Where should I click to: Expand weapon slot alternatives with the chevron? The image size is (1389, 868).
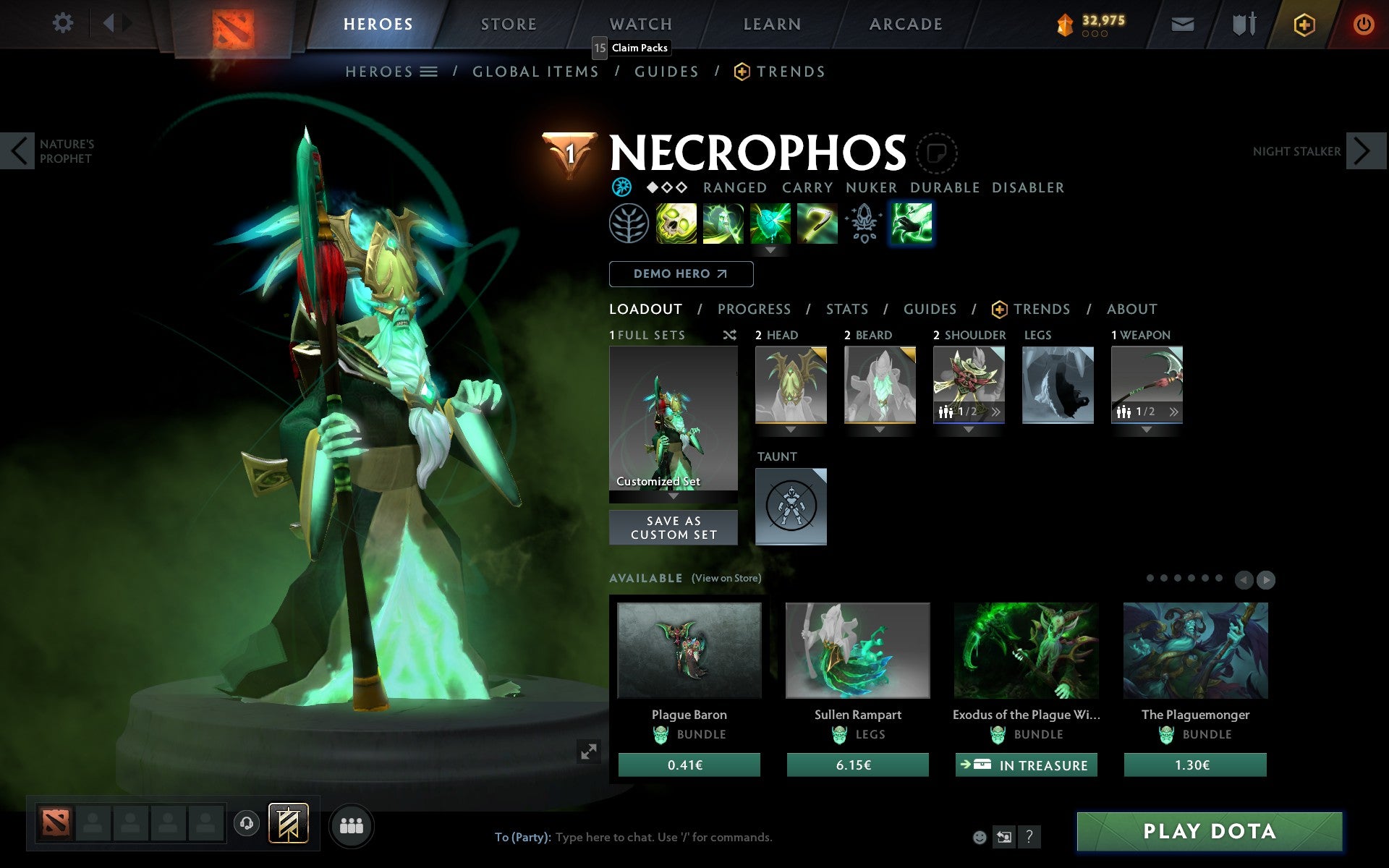(x=1173, y=410)
